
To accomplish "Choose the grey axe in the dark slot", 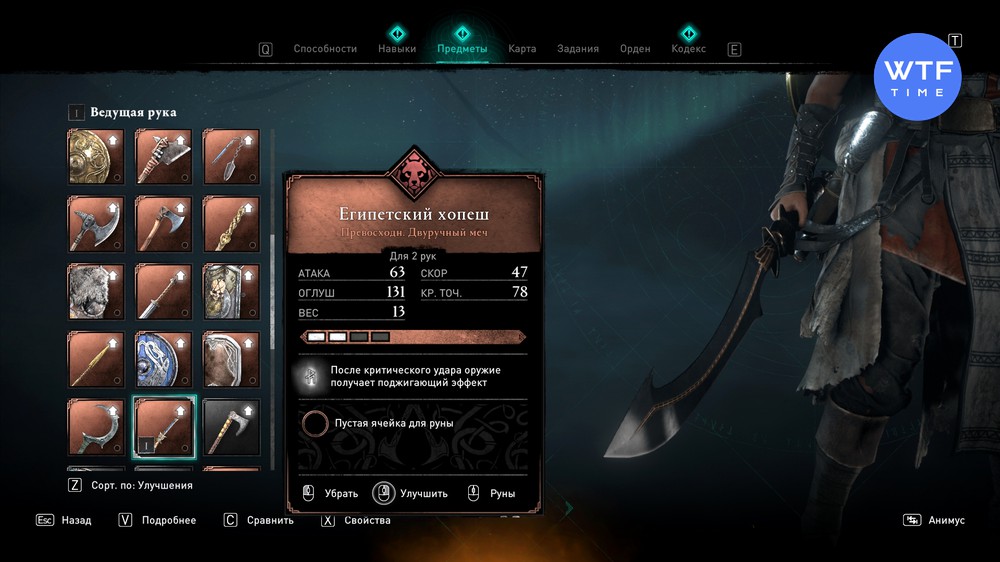I will coord(232,427).
